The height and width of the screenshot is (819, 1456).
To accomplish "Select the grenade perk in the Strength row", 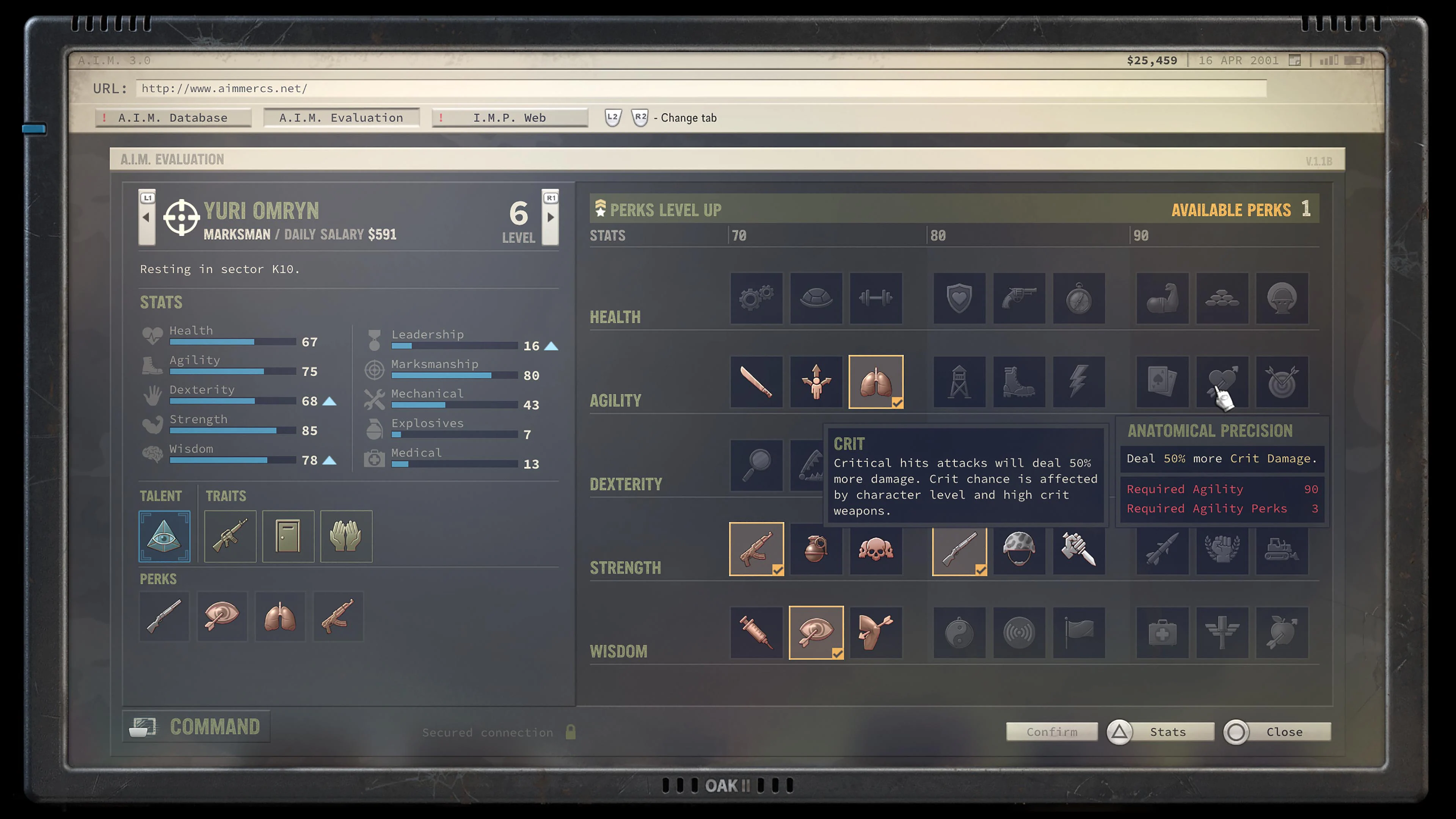I will click(x=816, y=550).
